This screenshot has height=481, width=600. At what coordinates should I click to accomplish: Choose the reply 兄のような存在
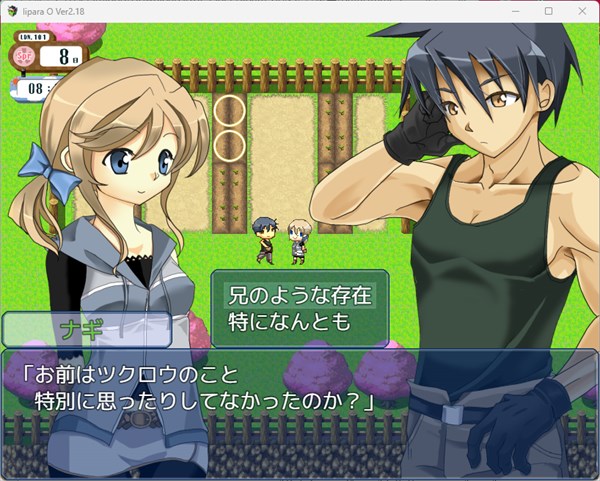click(300, 295)
